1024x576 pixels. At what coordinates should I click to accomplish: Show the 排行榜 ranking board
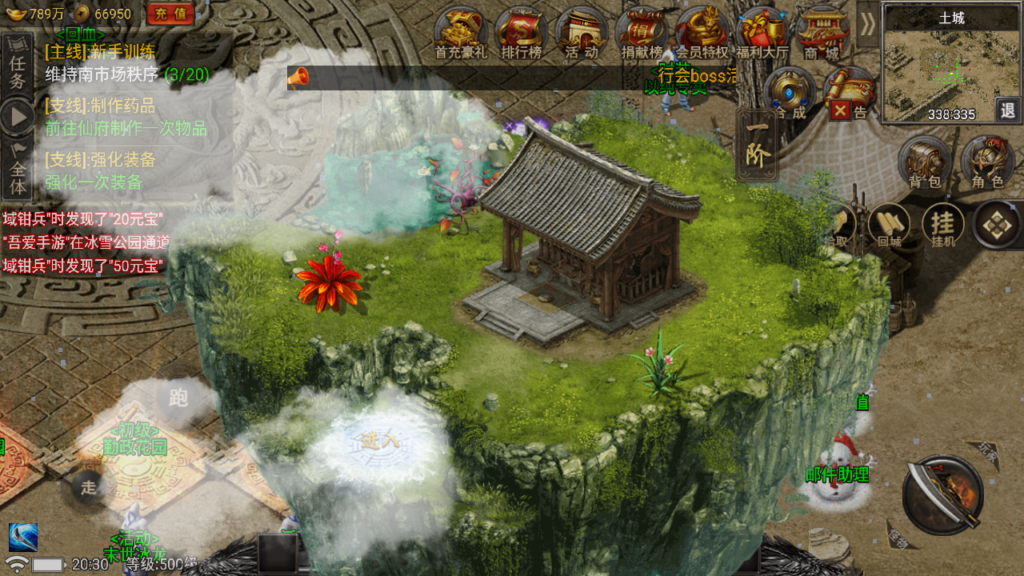click(x=520, y=32)
